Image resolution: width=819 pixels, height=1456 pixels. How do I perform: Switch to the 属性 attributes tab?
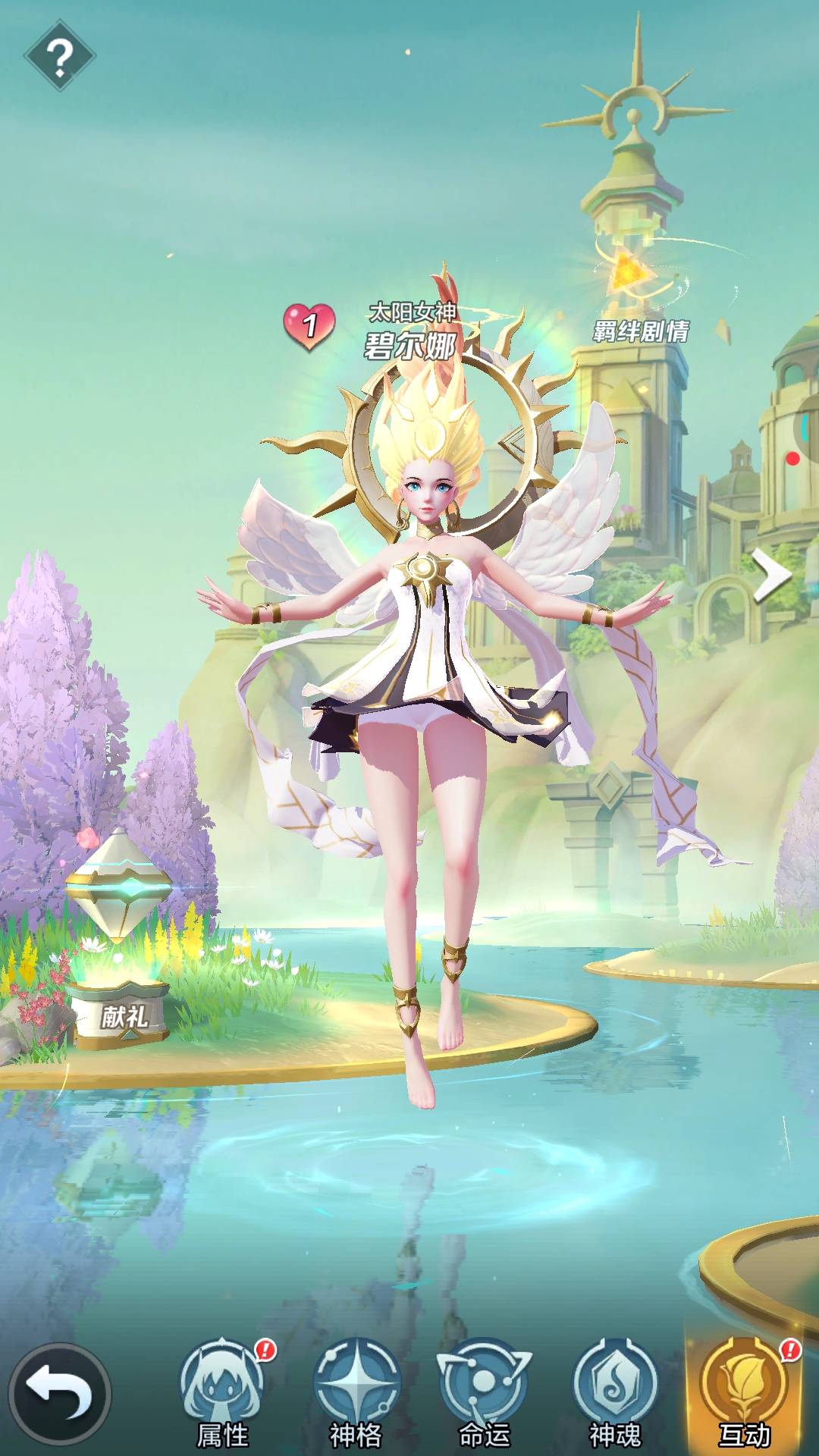(223, 1392)
